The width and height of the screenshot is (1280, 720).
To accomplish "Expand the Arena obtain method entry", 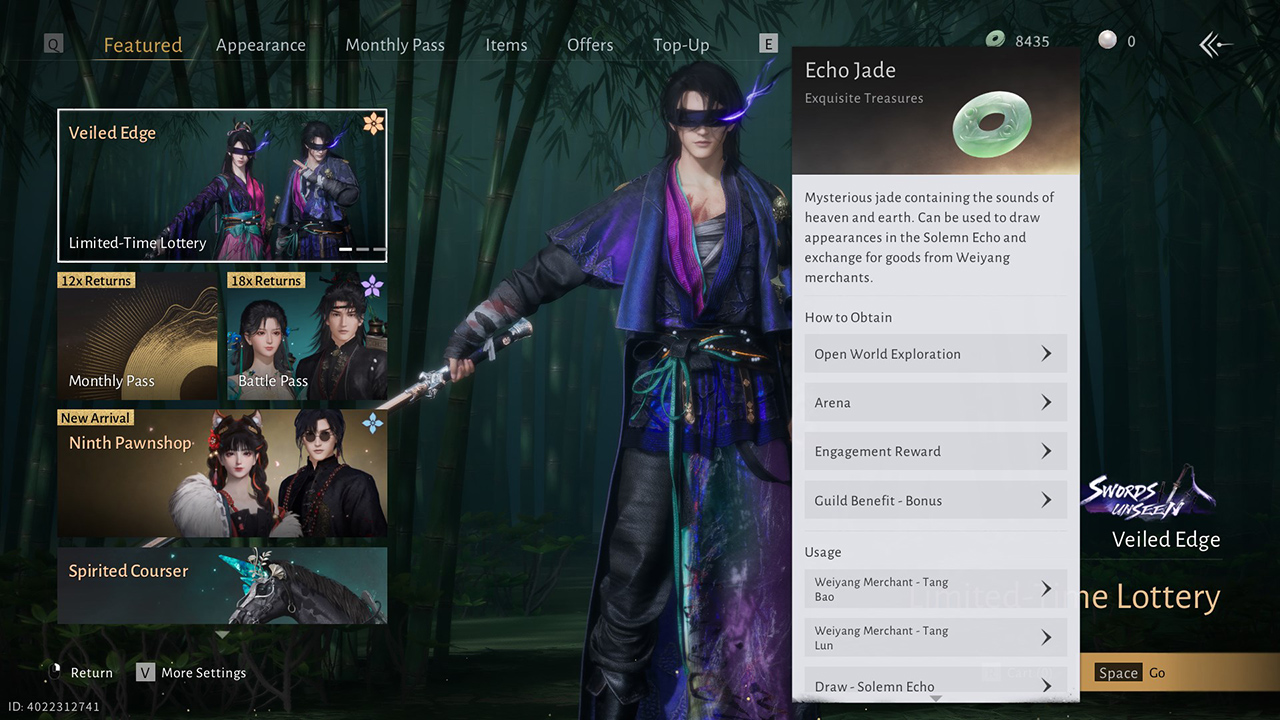I will pos(935,402).
